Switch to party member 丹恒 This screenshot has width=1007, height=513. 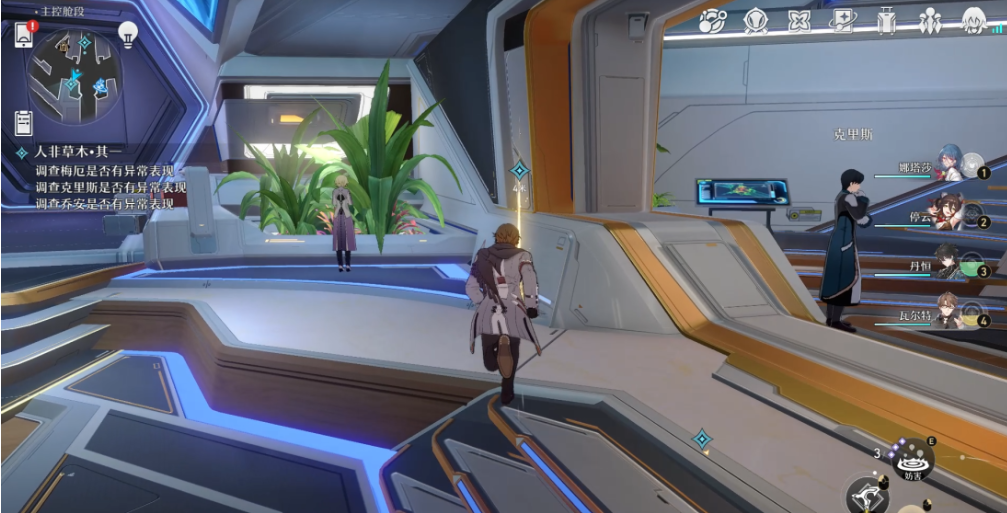pos(945,263)
